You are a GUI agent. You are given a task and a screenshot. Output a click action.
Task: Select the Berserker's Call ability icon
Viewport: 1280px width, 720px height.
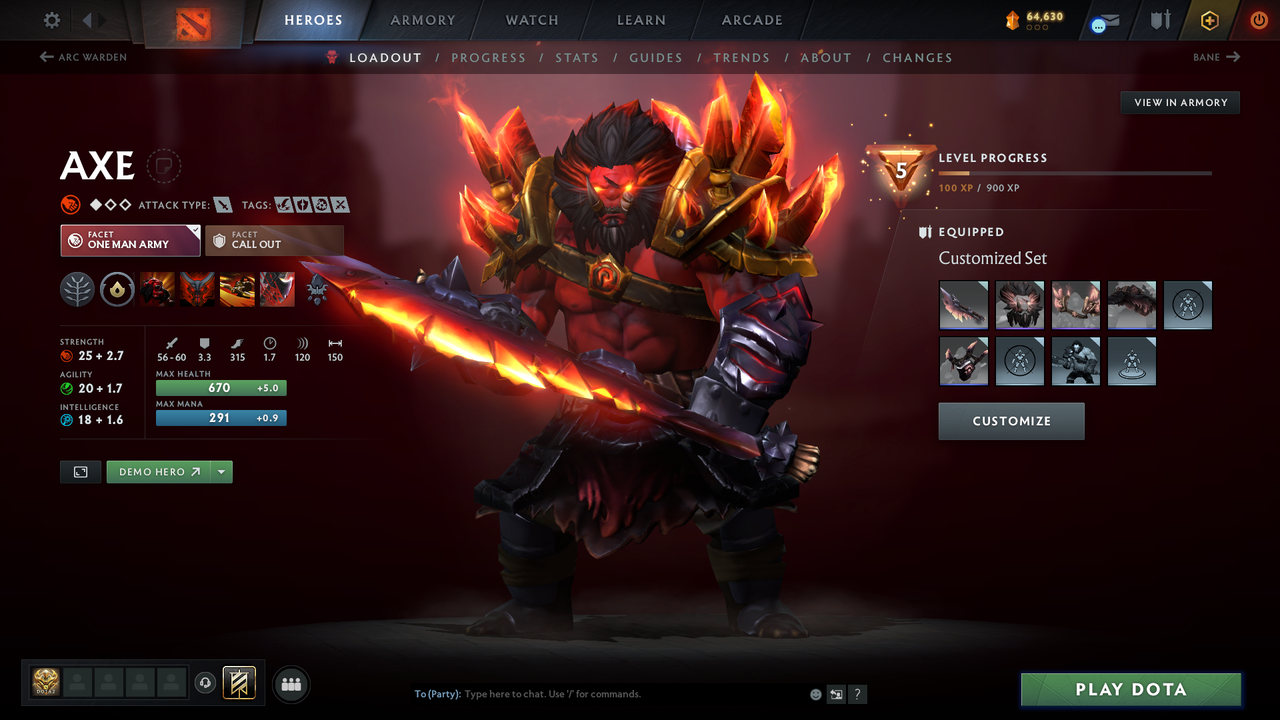[x=157, y=289]
